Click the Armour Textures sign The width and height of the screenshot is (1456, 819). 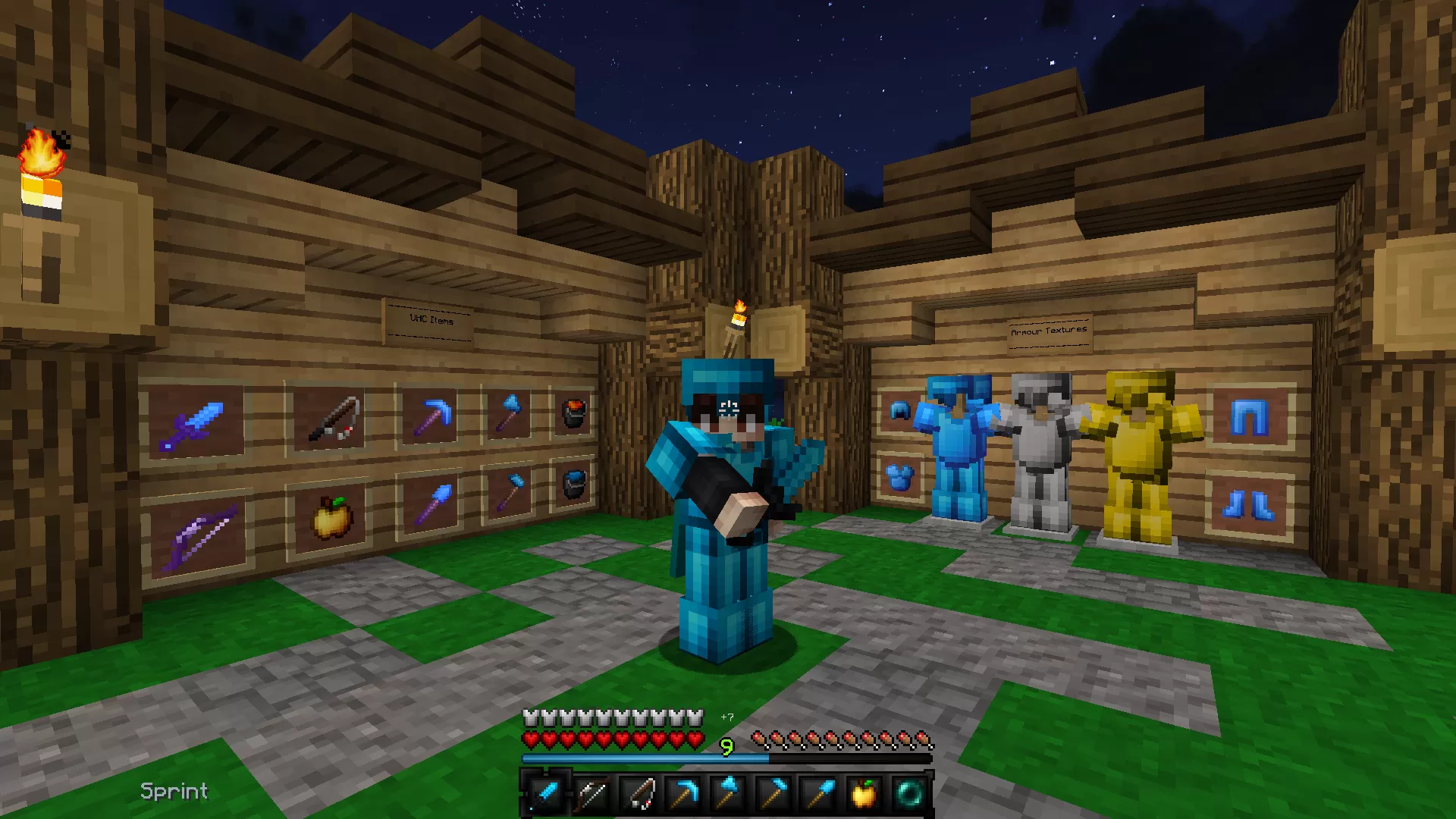point(1049,331)
